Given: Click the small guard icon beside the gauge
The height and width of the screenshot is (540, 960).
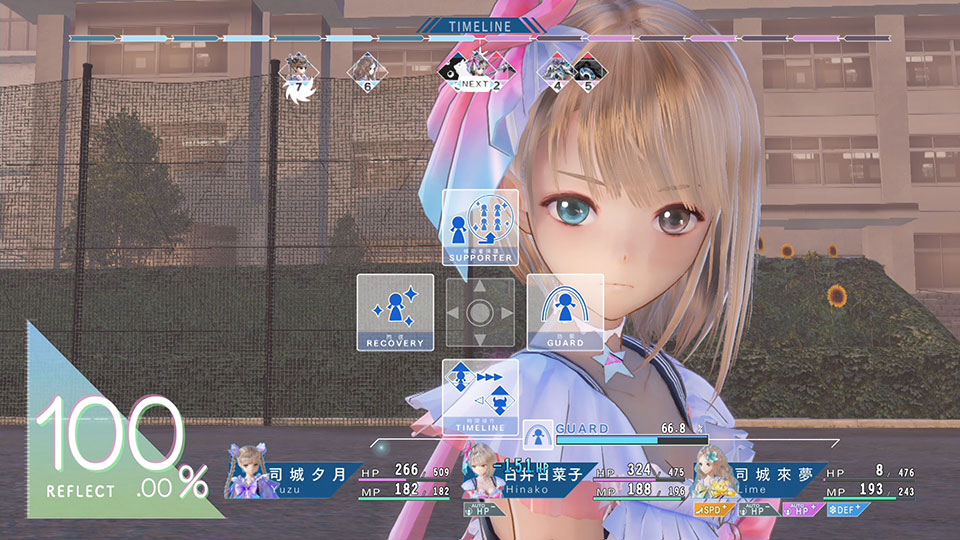Looking at the screenshot, I should (536, 433).
